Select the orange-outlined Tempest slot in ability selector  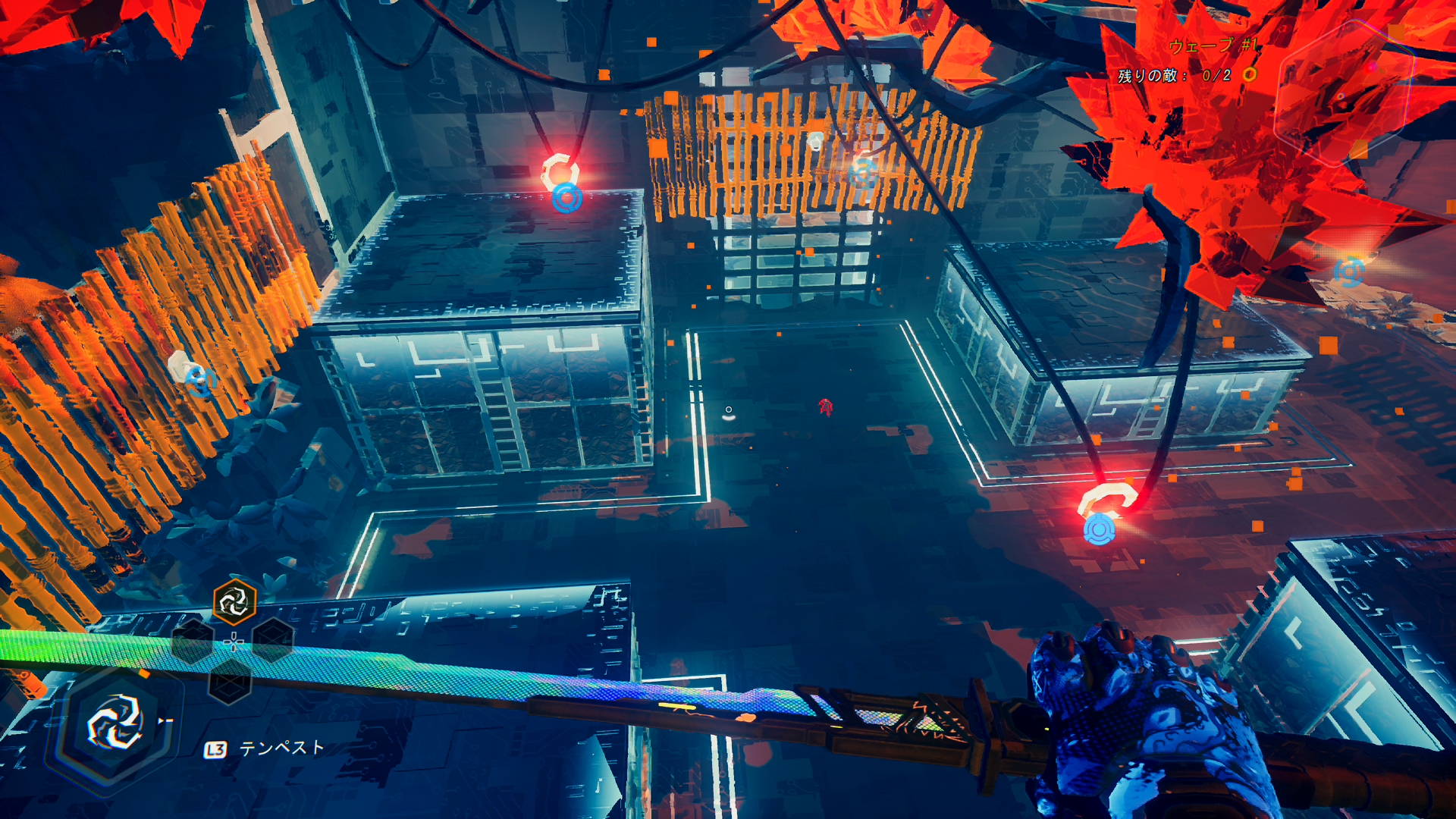click(x=234, y=603)
